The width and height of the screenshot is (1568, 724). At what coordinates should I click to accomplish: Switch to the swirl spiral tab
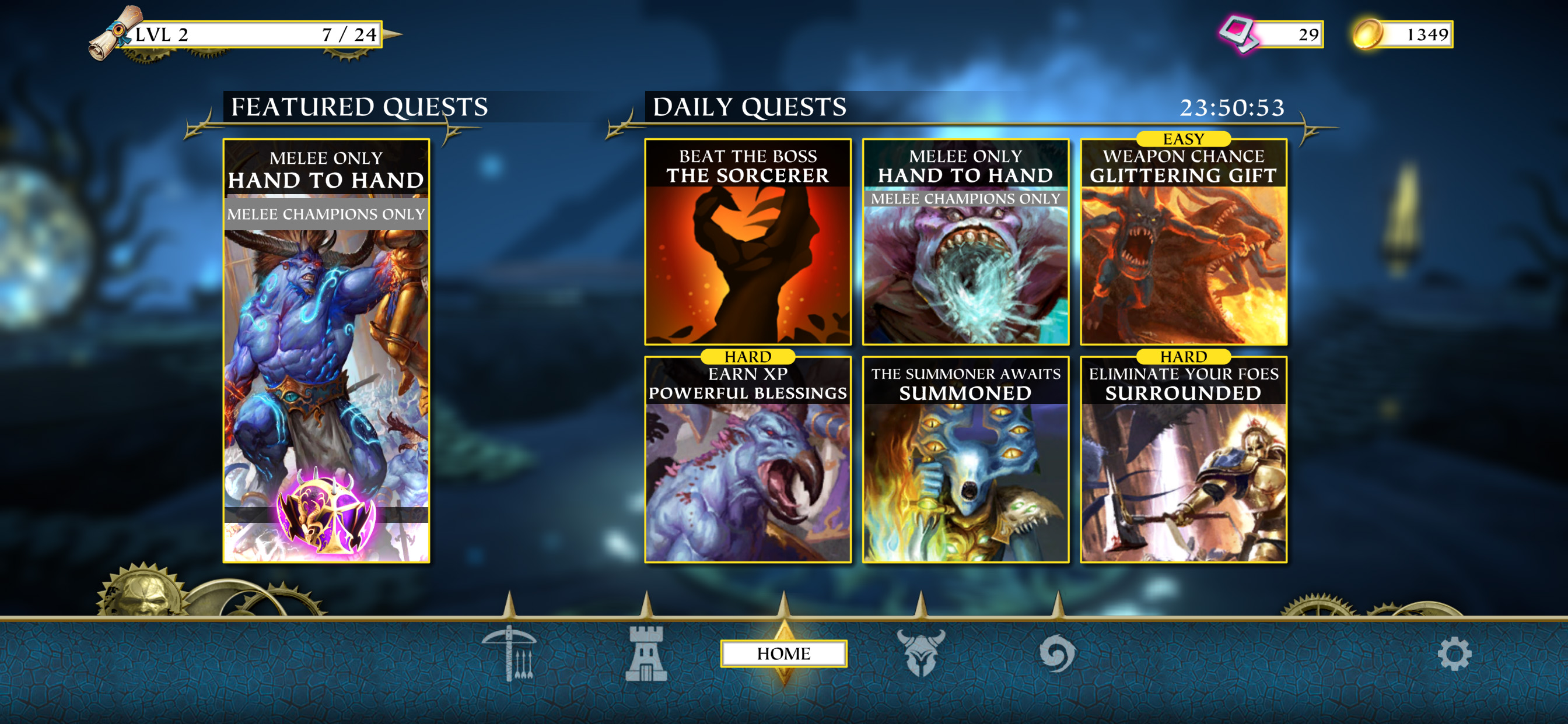click(1058, 653)
